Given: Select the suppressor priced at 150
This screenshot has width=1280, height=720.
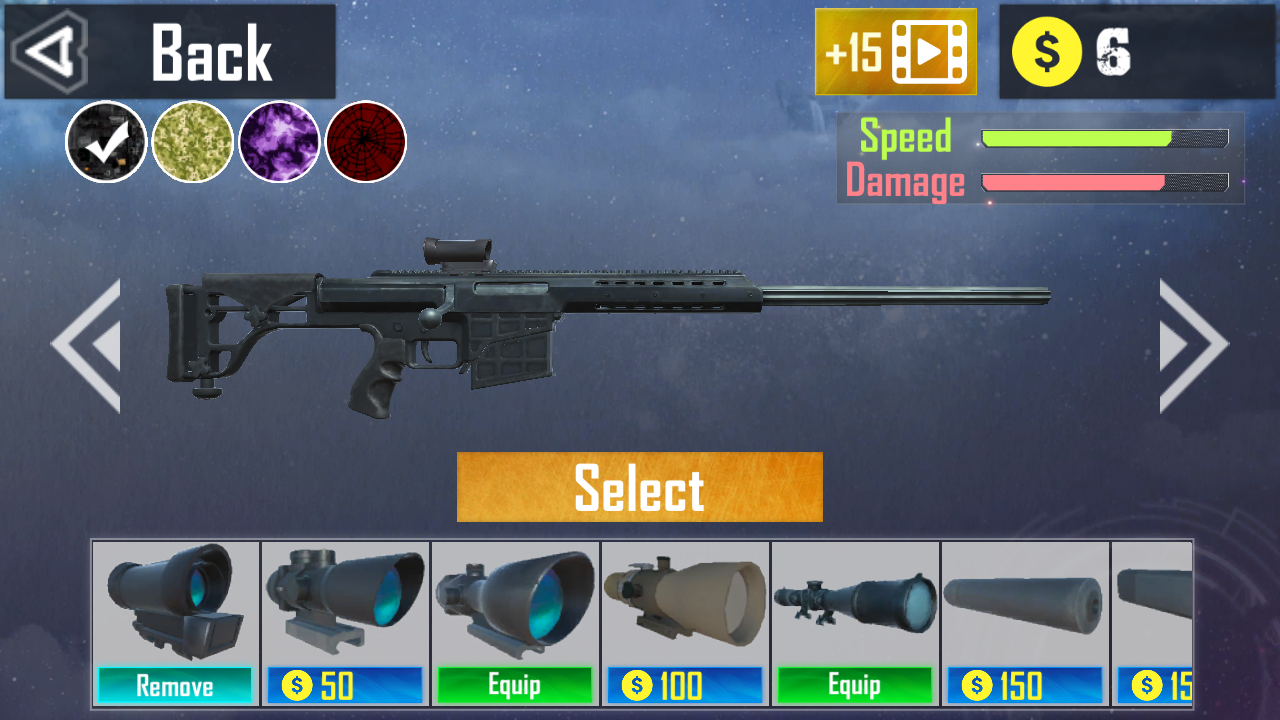Looking at the screenshot, I should [1025, 686].
